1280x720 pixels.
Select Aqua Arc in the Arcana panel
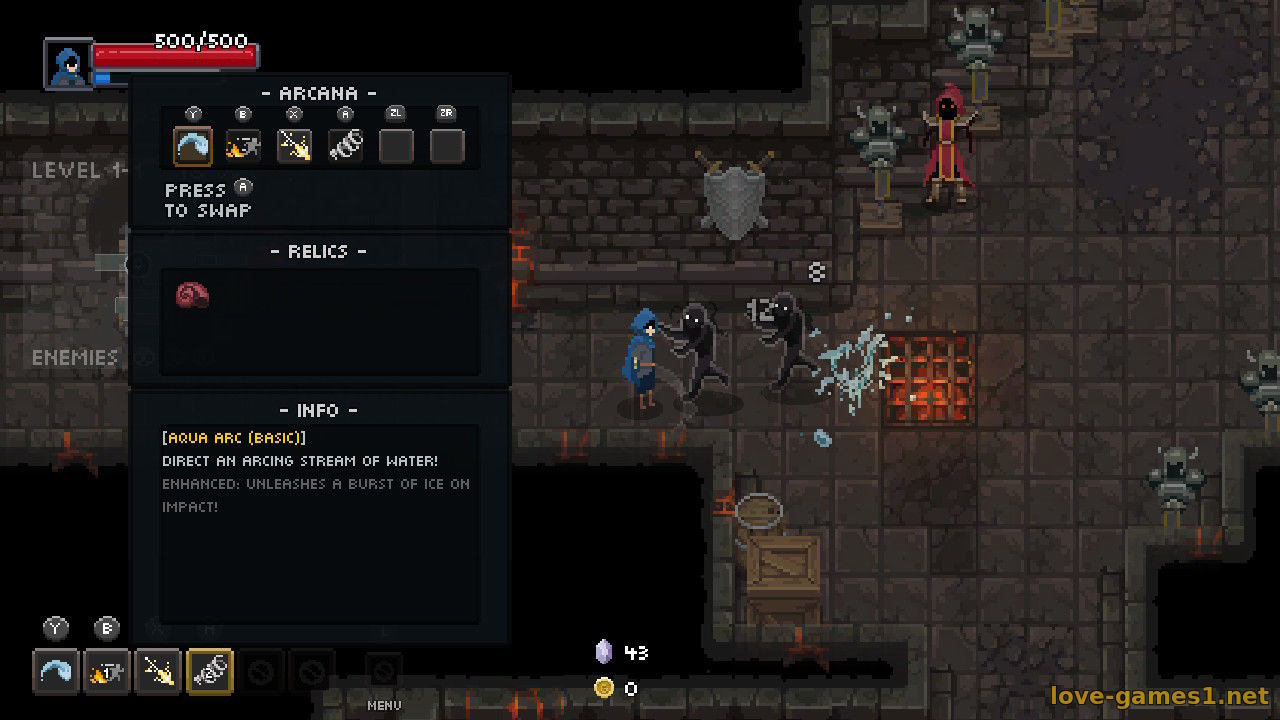(x=192, y=146)
